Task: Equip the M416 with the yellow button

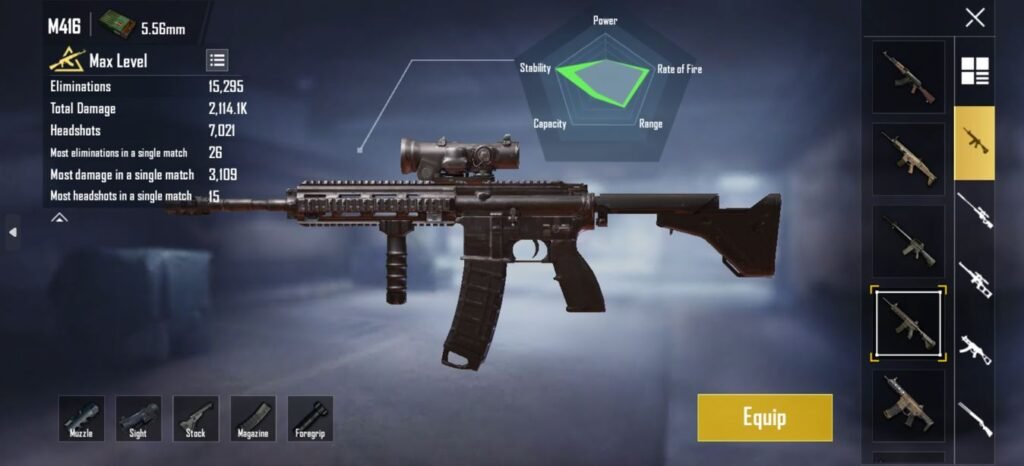Action: coord(764,417)
